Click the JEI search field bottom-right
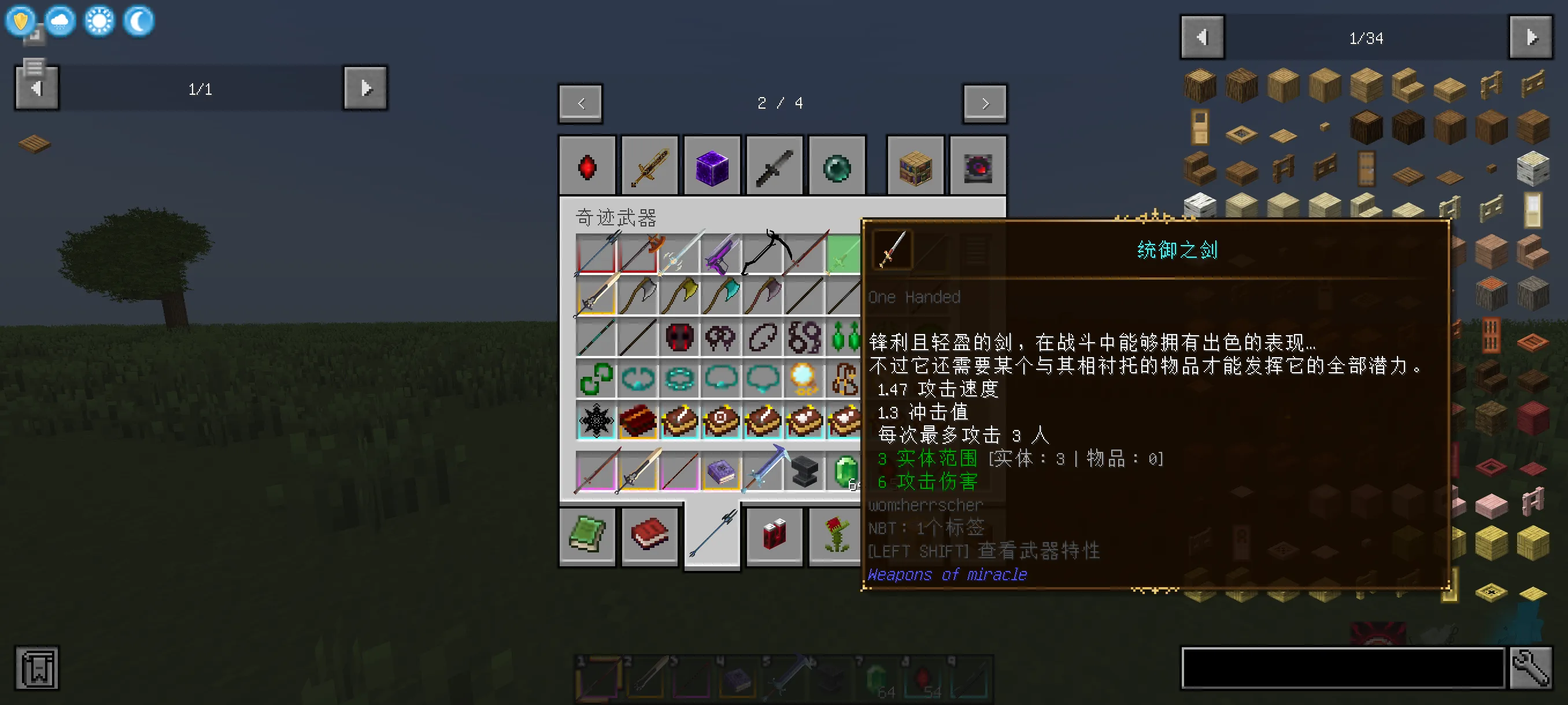This screenshot has width=1568, height=705. pos(1339,668)
